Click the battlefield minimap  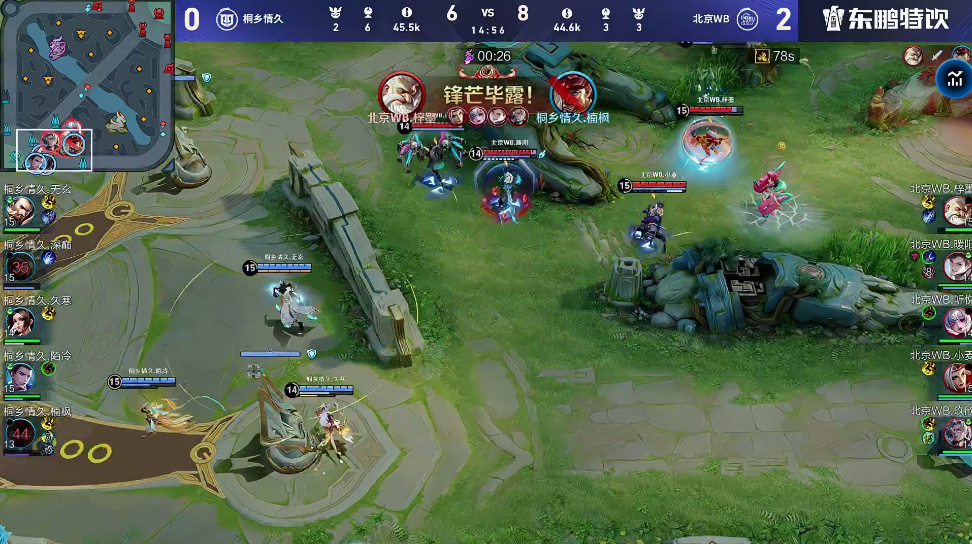click(x=87, y=86)
